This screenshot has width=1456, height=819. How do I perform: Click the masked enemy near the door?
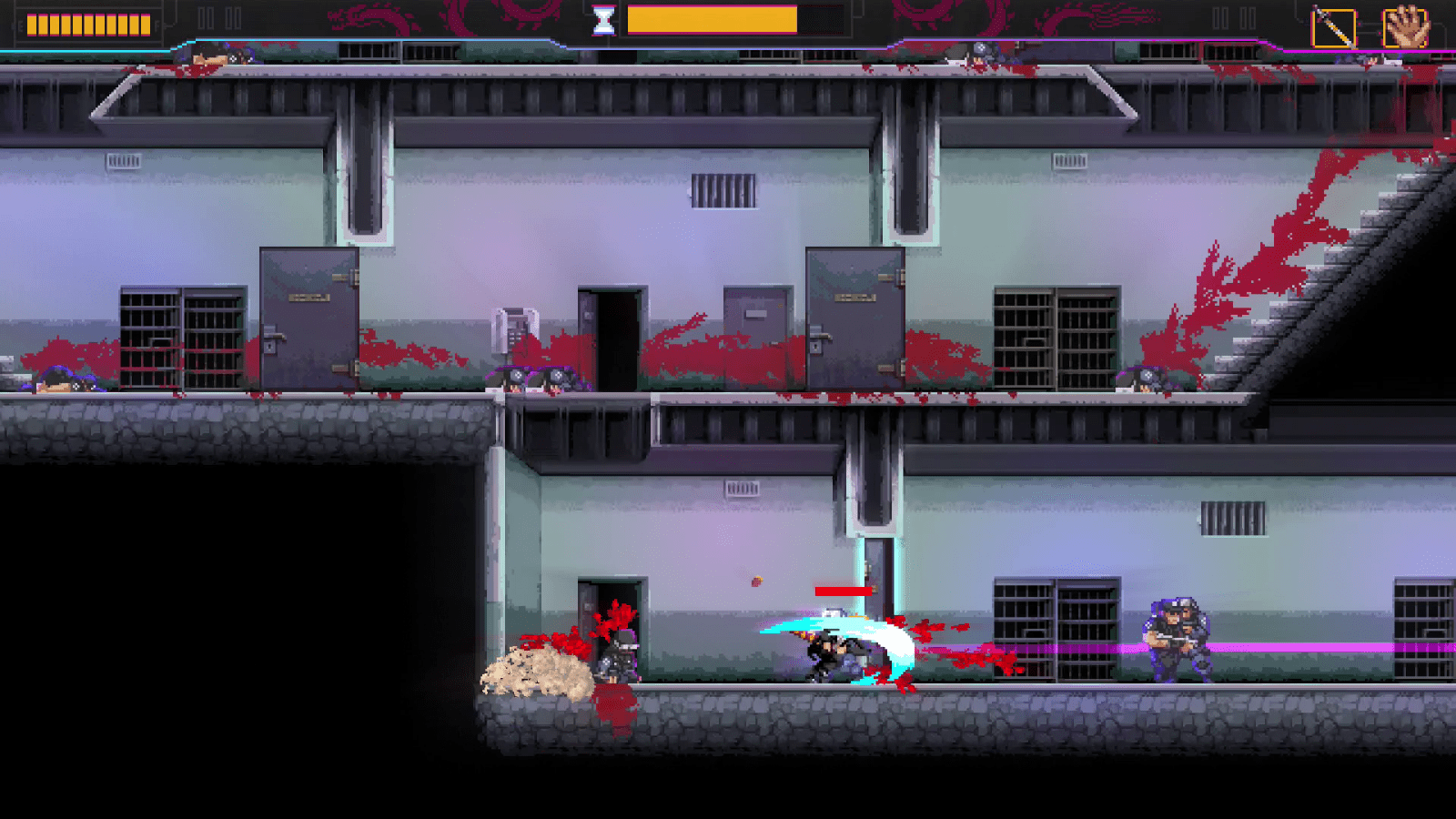(x=619, y=655)
